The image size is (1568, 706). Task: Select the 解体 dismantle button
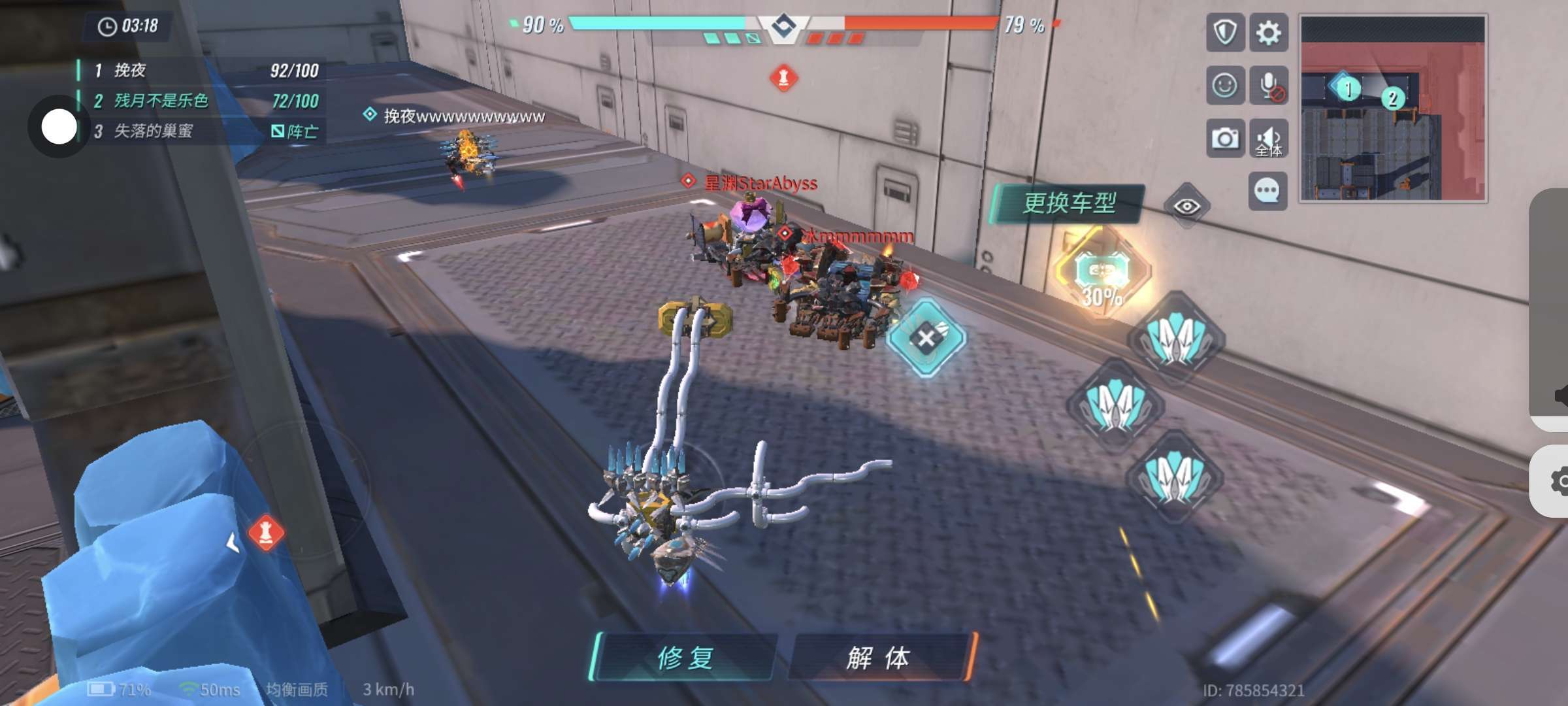coord(879,657)
